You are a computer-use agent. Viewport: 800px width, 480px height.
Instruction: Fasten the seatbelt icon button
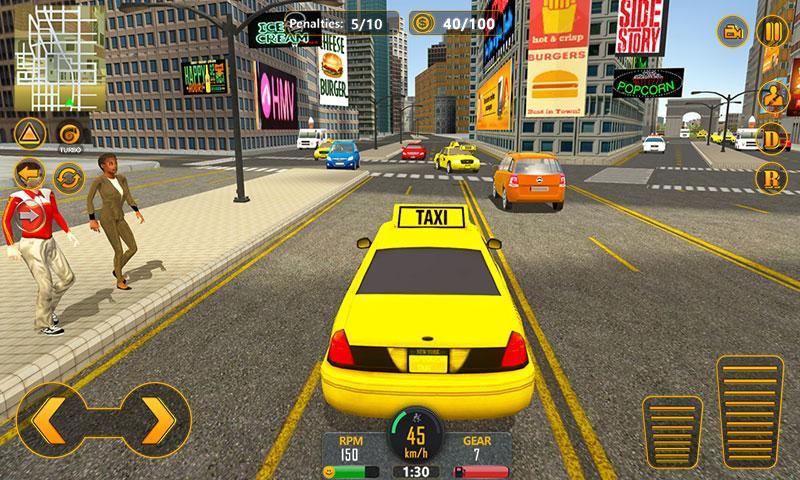tap(773, 96)
